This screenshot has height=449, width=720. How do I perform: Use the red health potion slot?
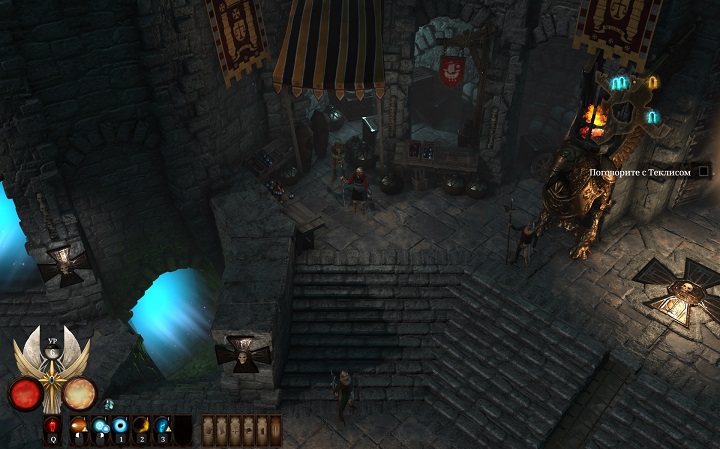53,428
